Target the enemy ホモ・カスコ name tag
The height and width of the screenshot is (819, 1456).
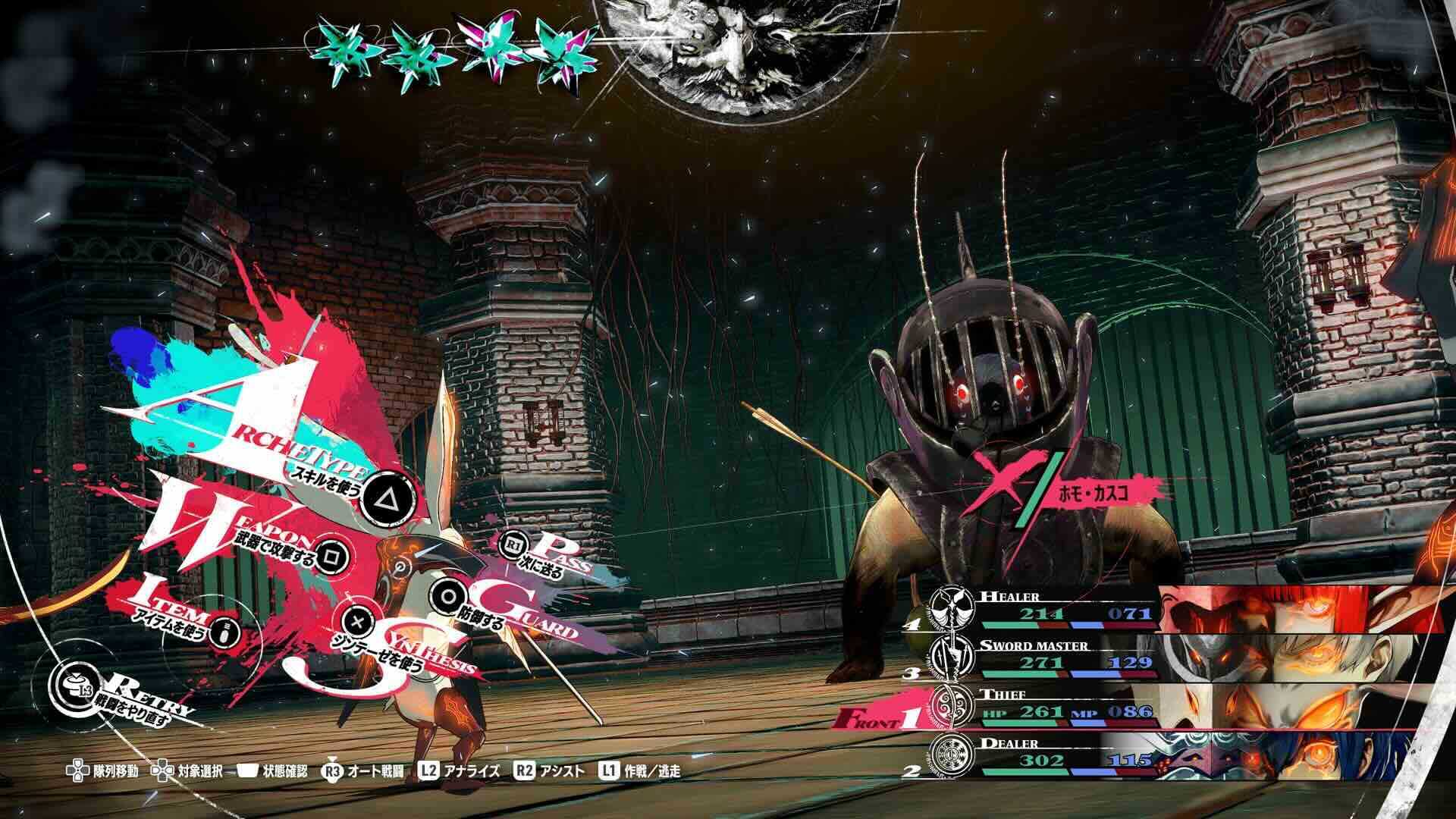(1093, 491)
